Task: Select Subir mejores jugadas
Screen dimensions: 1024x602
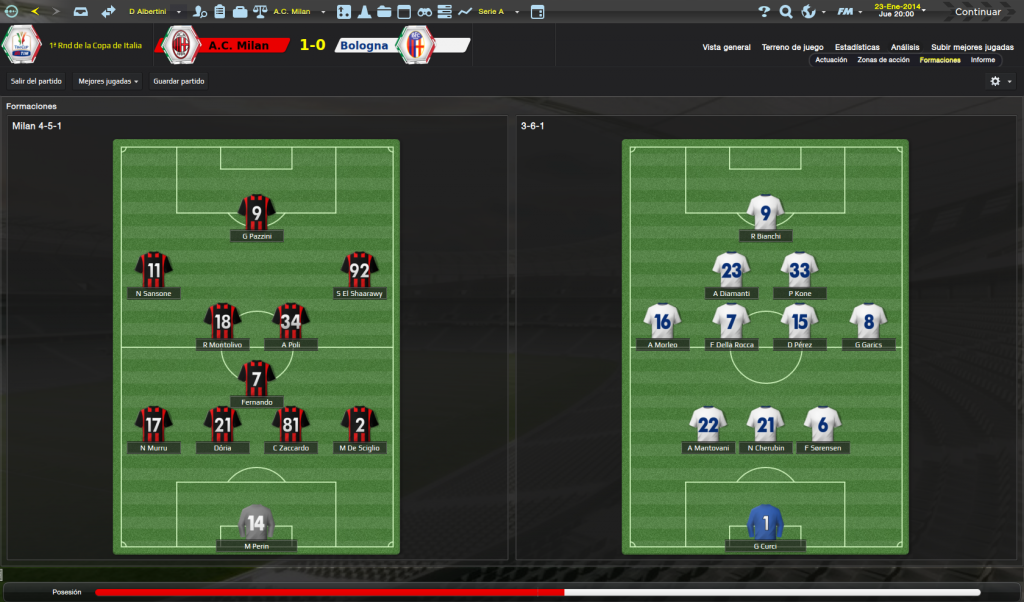Action: pyautogui.click(x=972, y=47)
